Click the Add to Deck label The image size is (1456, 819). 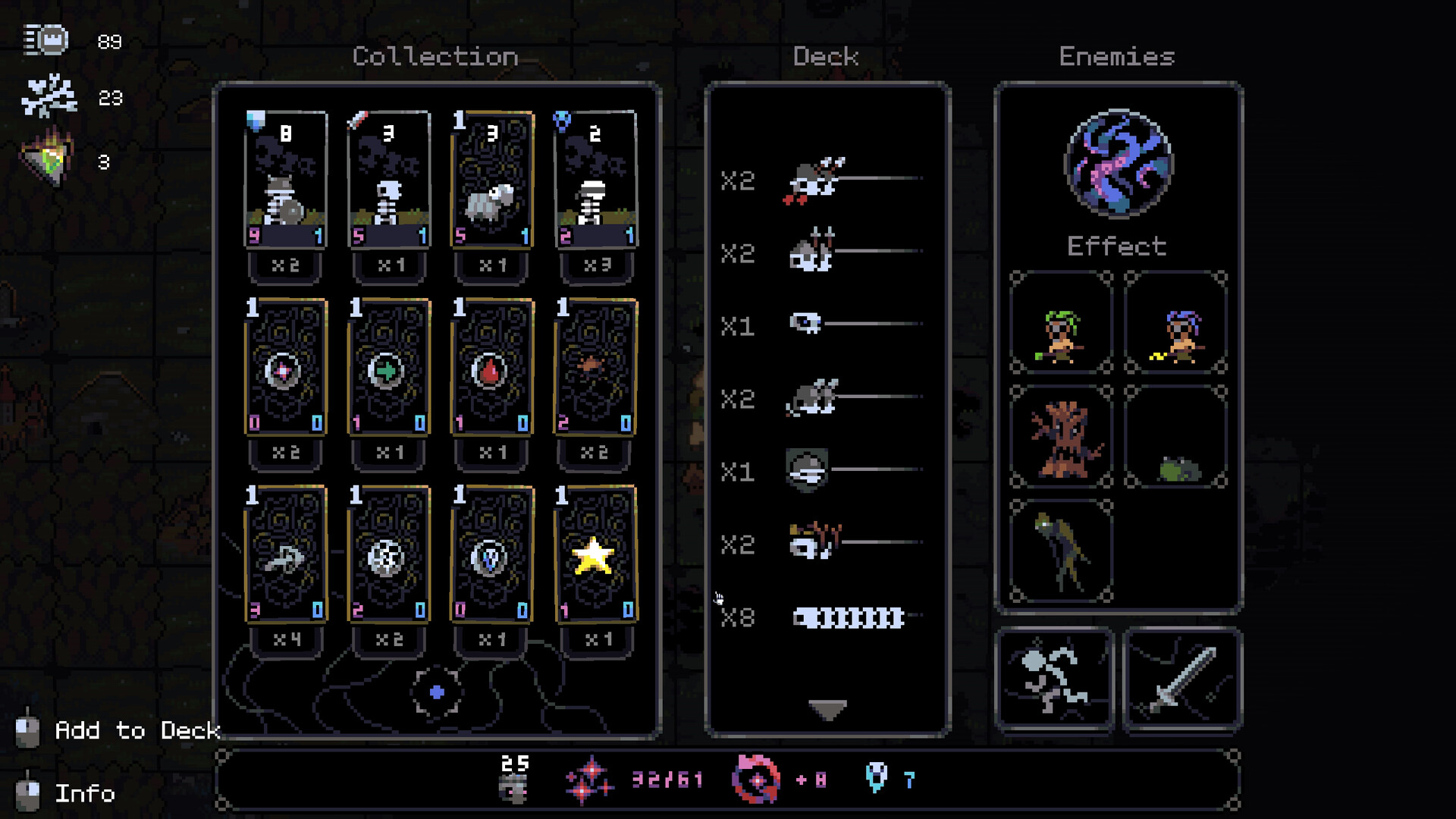tap(136, 730)
